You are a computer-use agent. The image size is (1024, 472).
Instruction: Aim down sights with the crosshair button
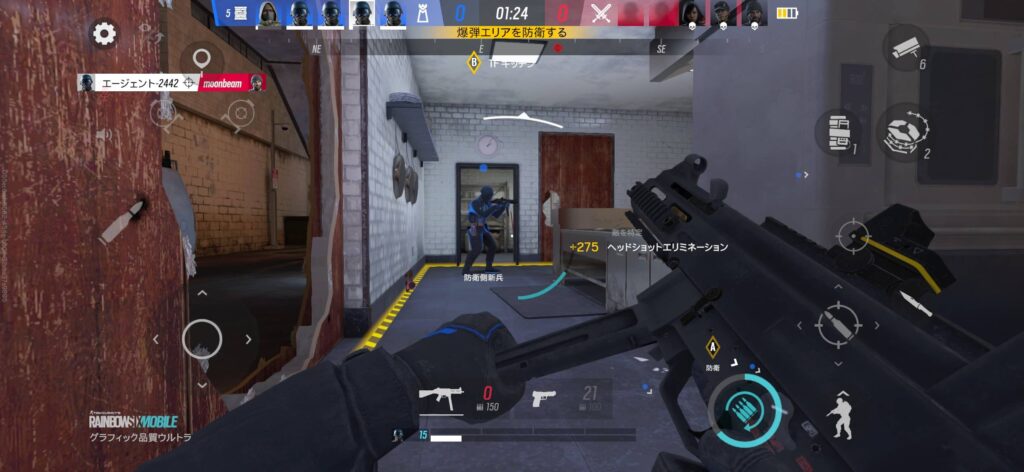[853, 238]
